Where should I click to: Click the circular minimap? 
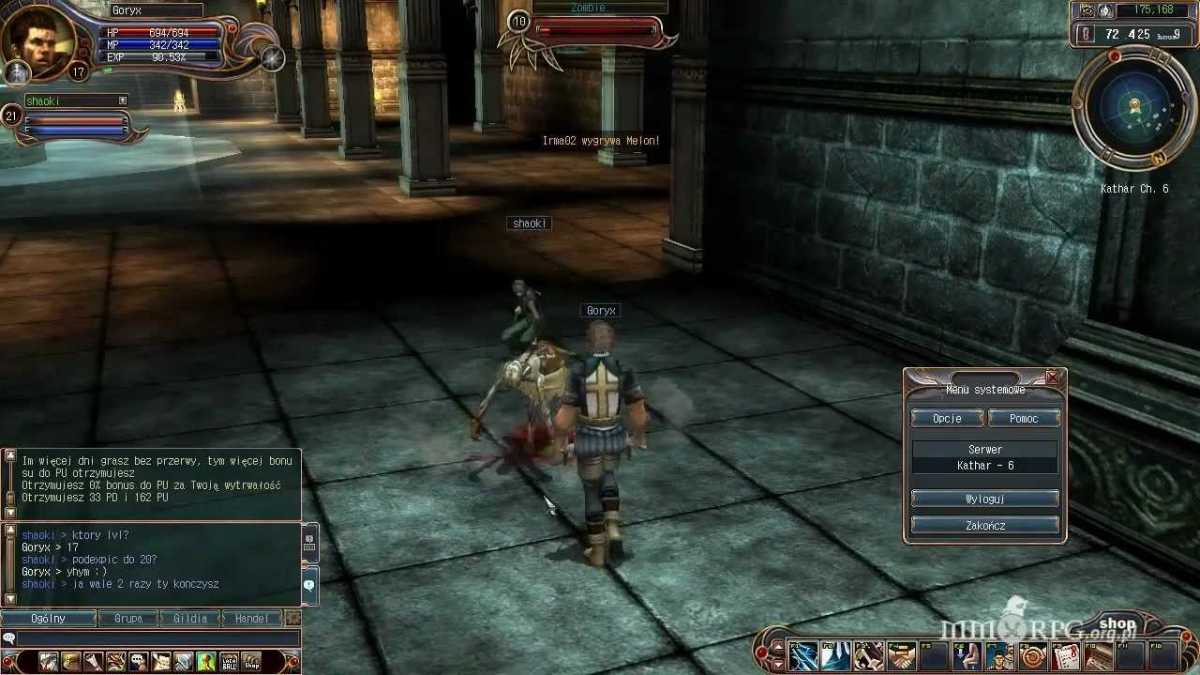pyautogui.click(x=1132, y=107)
